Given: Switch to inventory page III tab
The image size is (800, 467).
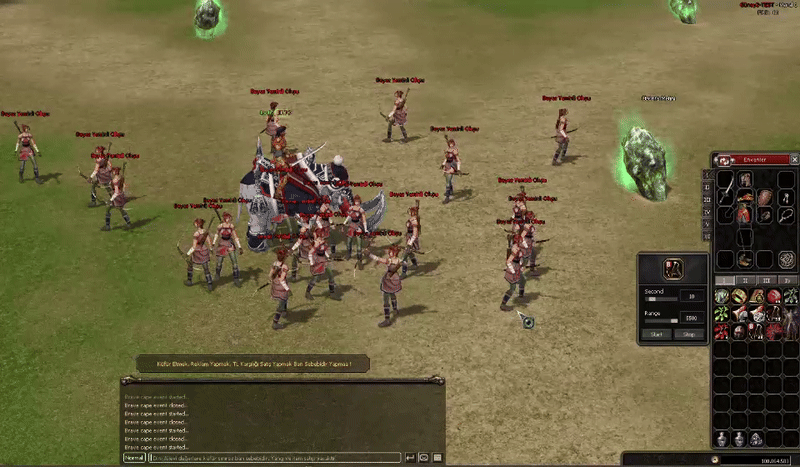Looking at the screenshot, I should (x=766, y=280).
